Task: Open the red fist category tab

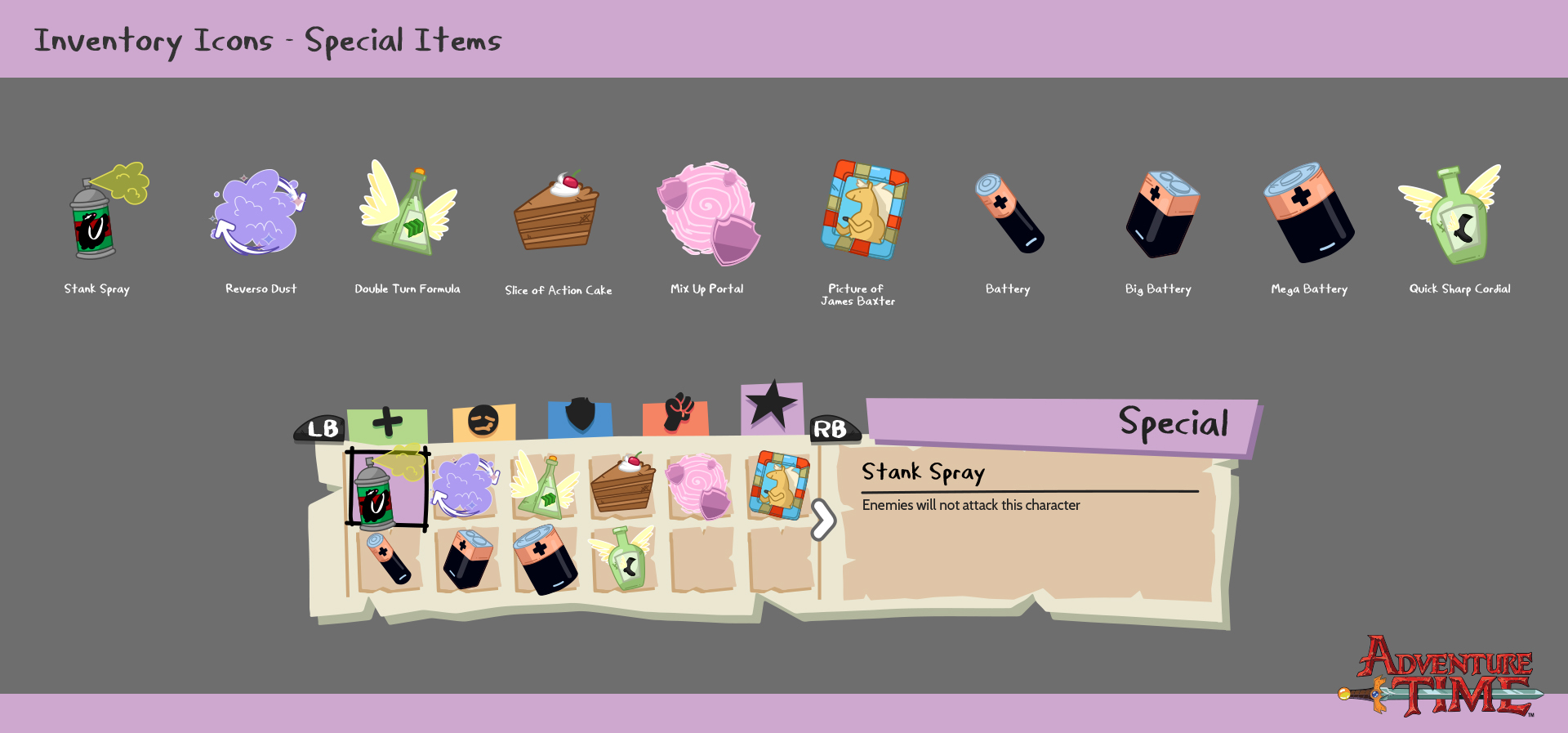Action: (676, 416)
